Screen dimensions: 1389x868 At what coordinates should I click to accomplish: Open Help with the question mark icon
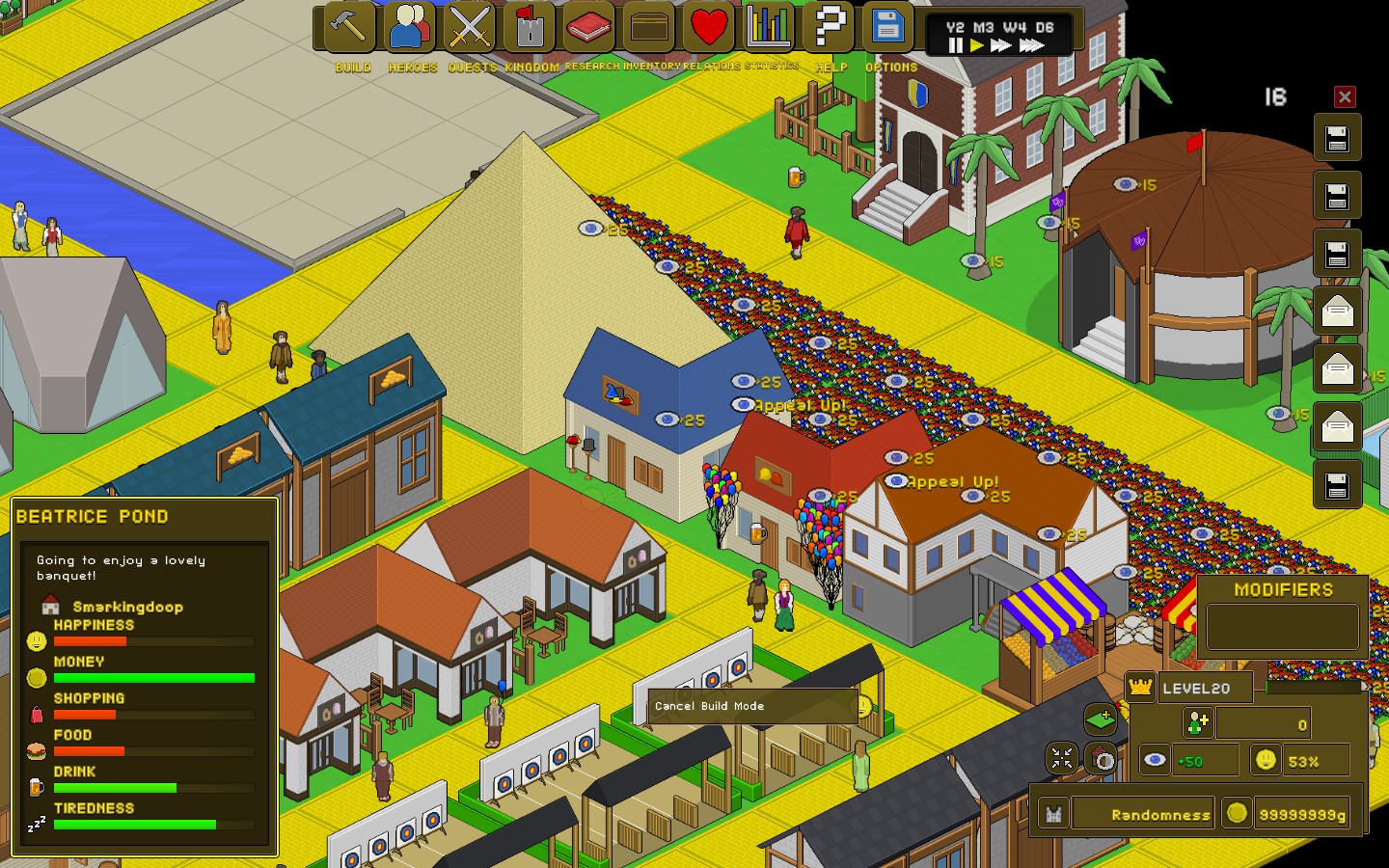pos(828,28)
